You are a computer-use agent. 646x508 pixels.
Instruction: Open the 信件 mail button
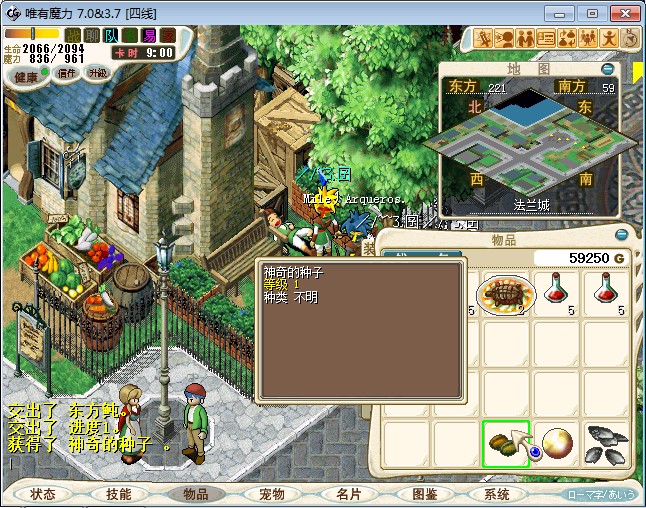pos(68,73)
